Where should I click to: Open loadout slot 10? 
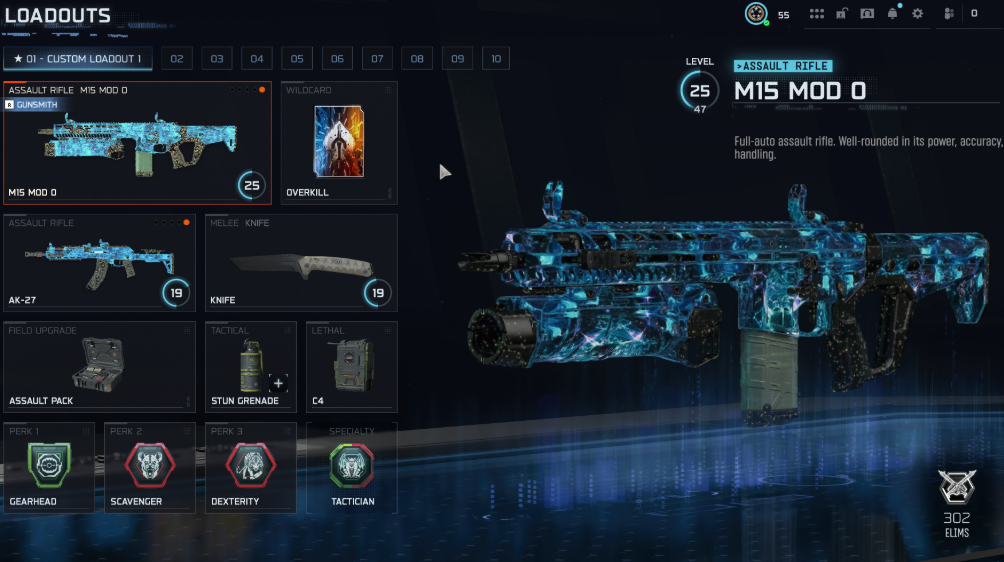pyautogui.click(x=496, y=59)
